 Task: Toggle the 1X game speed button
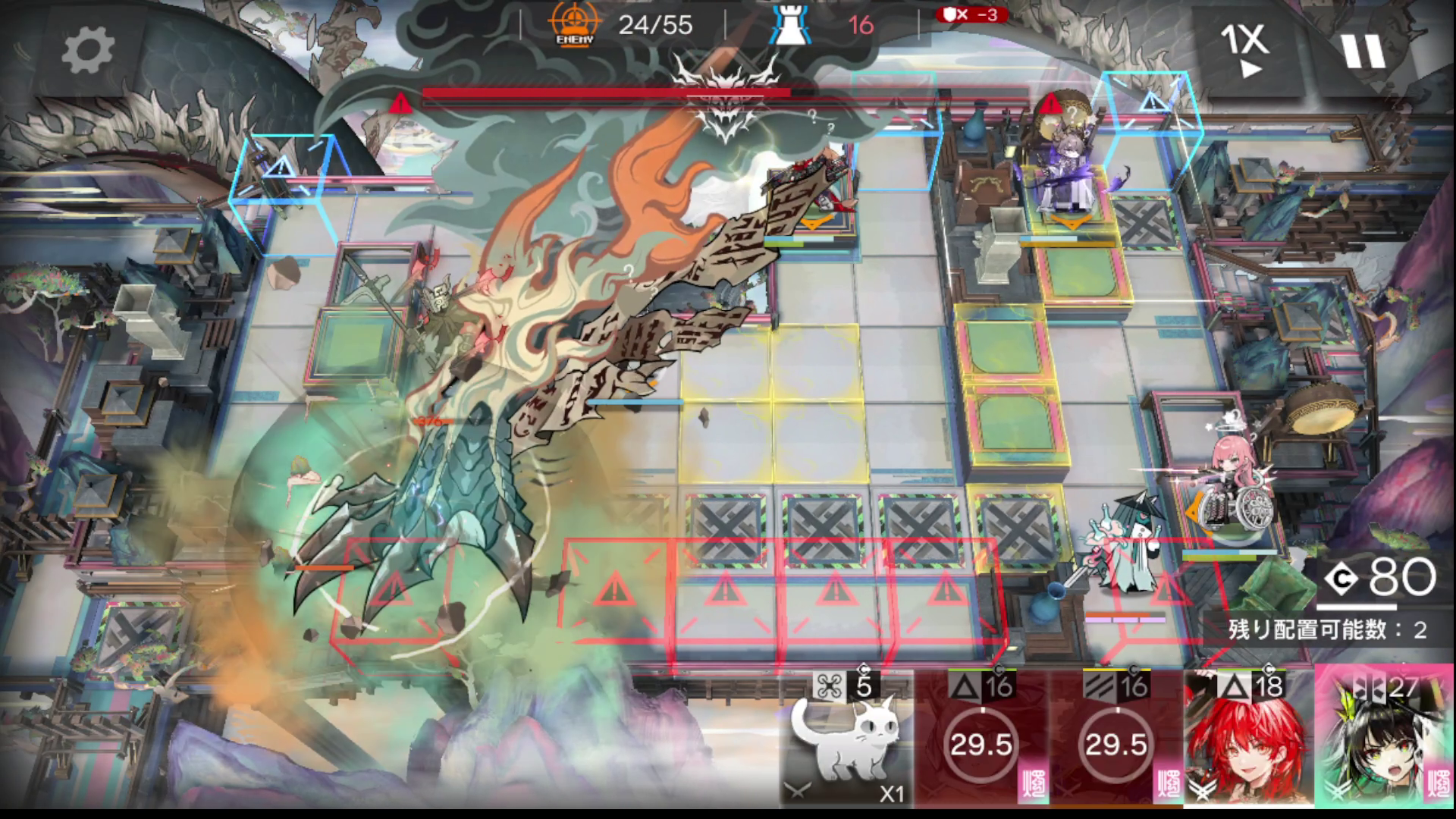coord(1245,50)
